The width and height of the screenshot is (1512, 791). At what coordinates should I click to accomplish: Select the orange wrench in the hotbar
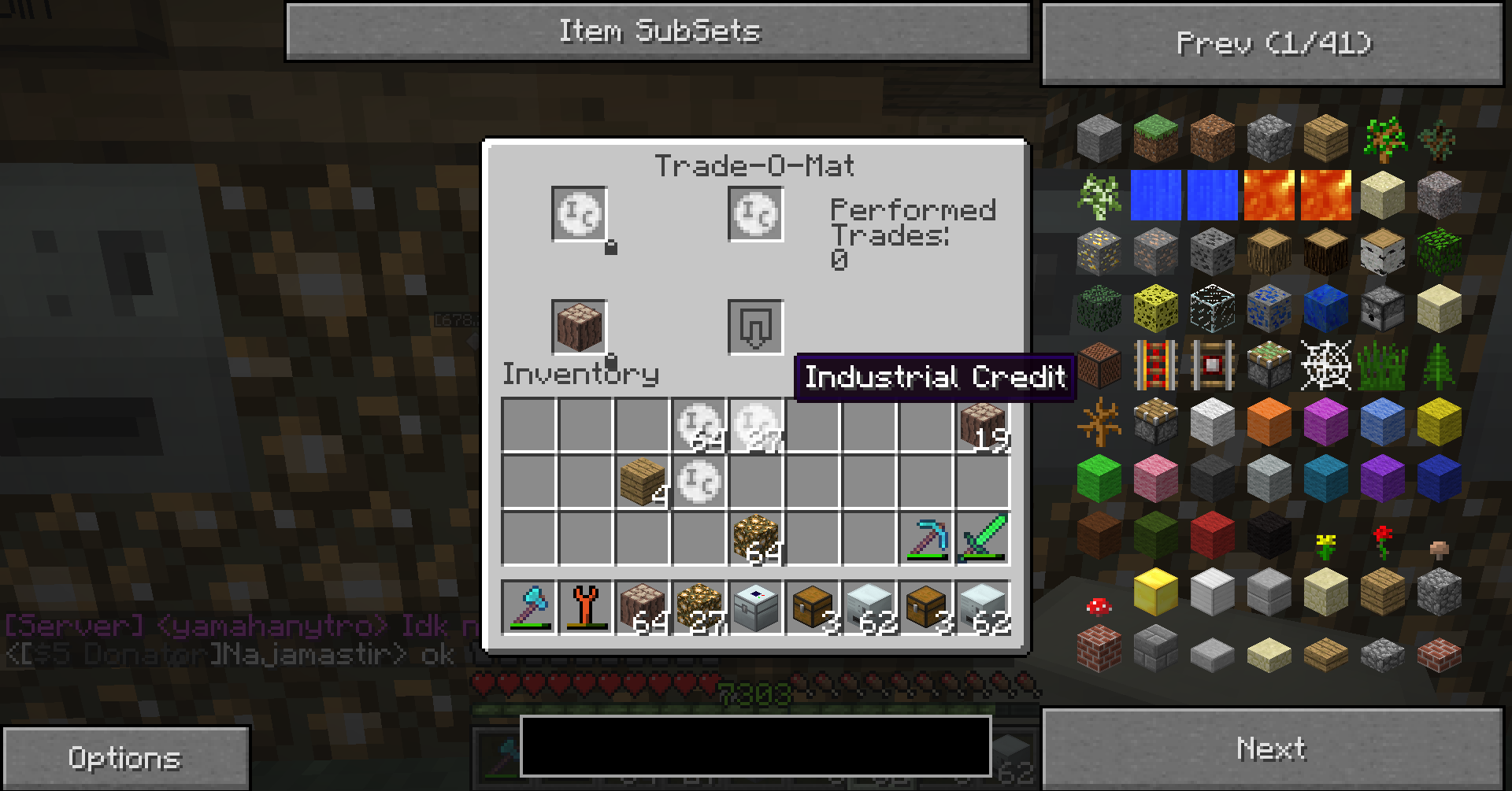(586, 608)
